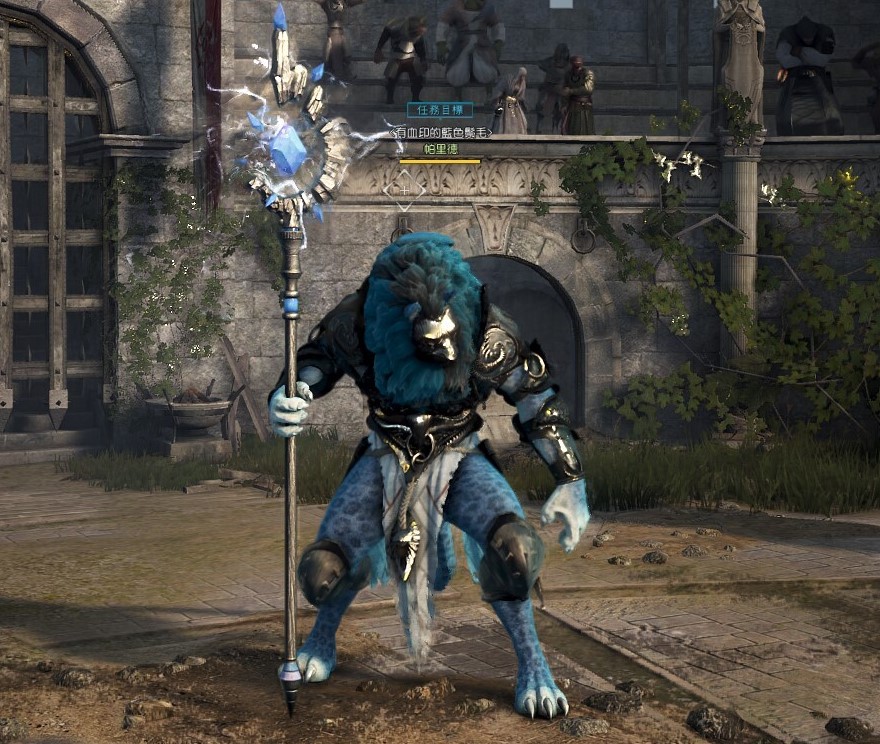Click the 任務目標 quest target tag
Viewport: 880px width, 744px height.
(440, 110)
